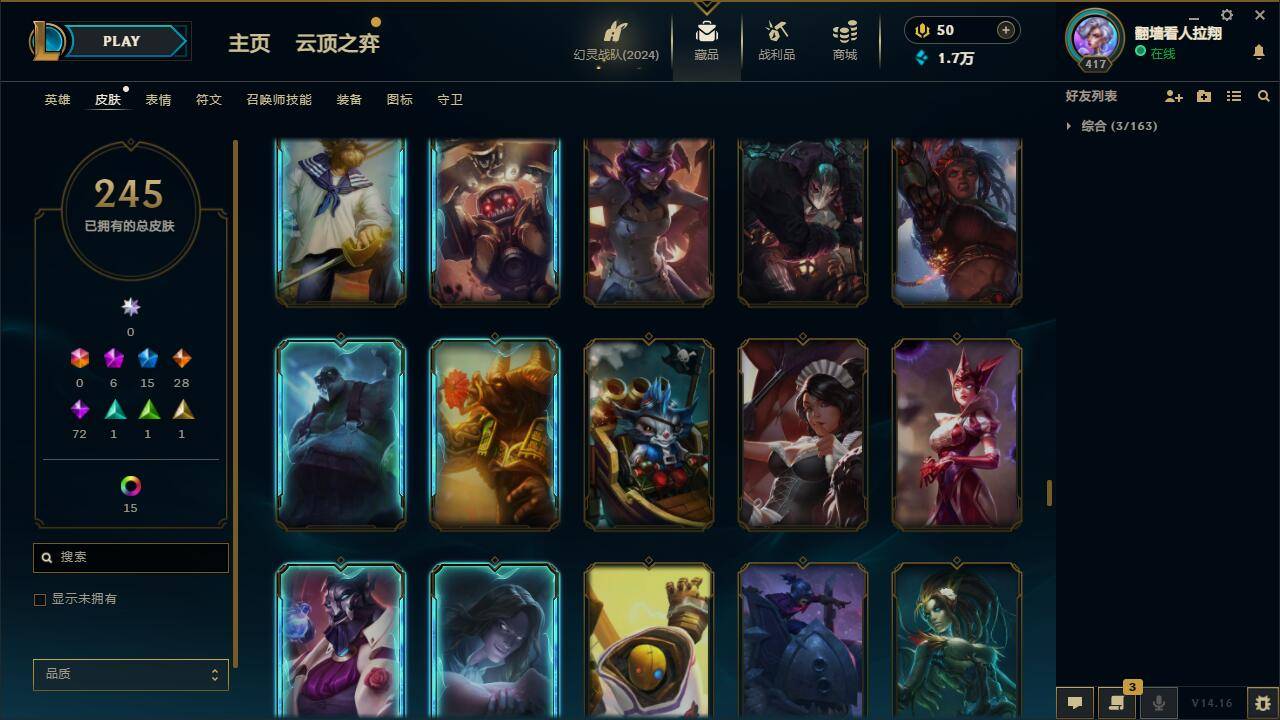Open the 表情 collection tab

[x=159, y=99]
